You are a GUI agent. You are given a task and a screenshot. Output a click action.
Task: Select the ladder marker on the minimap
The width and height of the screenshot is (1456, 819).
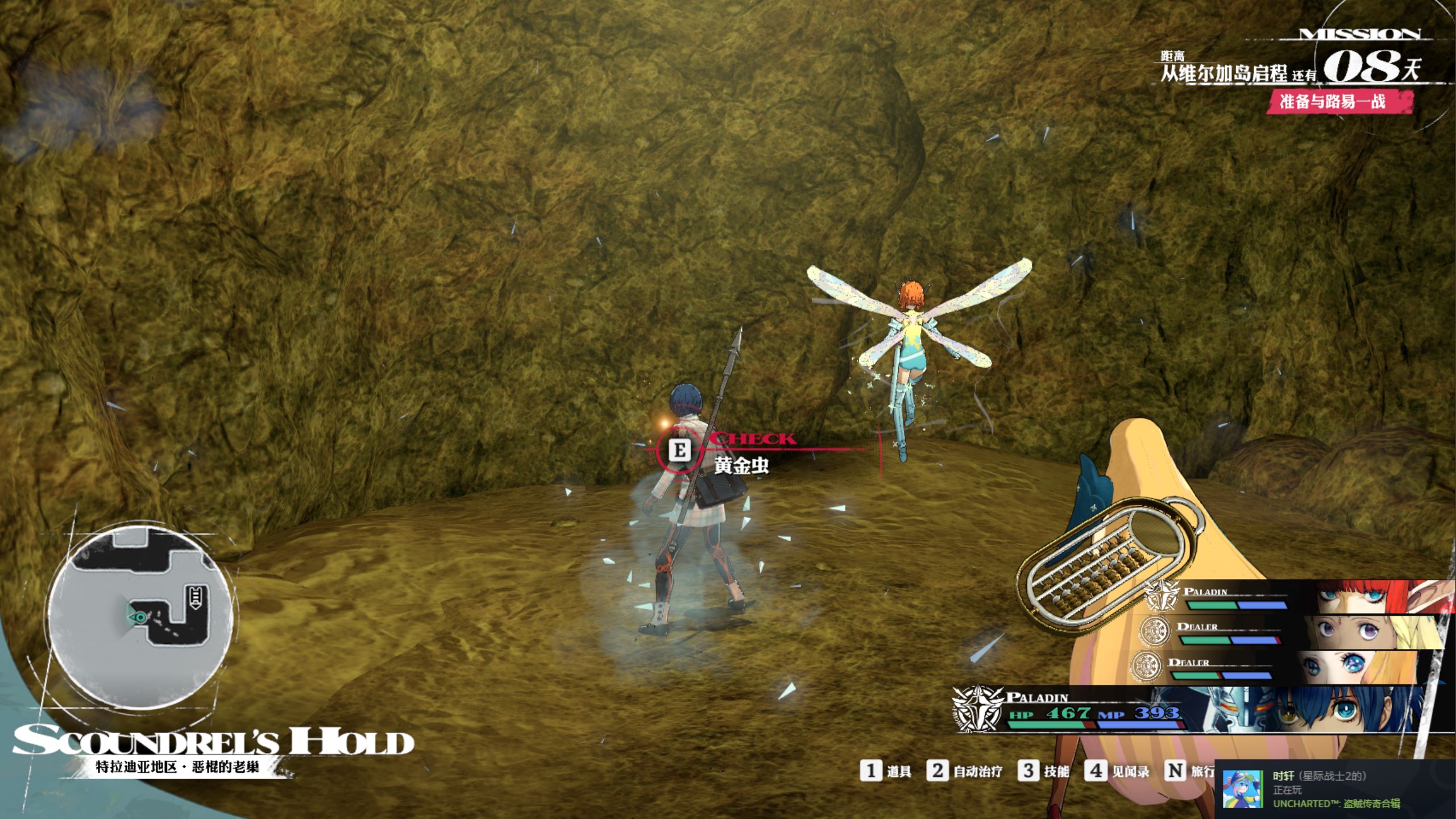tap(197, 597)
